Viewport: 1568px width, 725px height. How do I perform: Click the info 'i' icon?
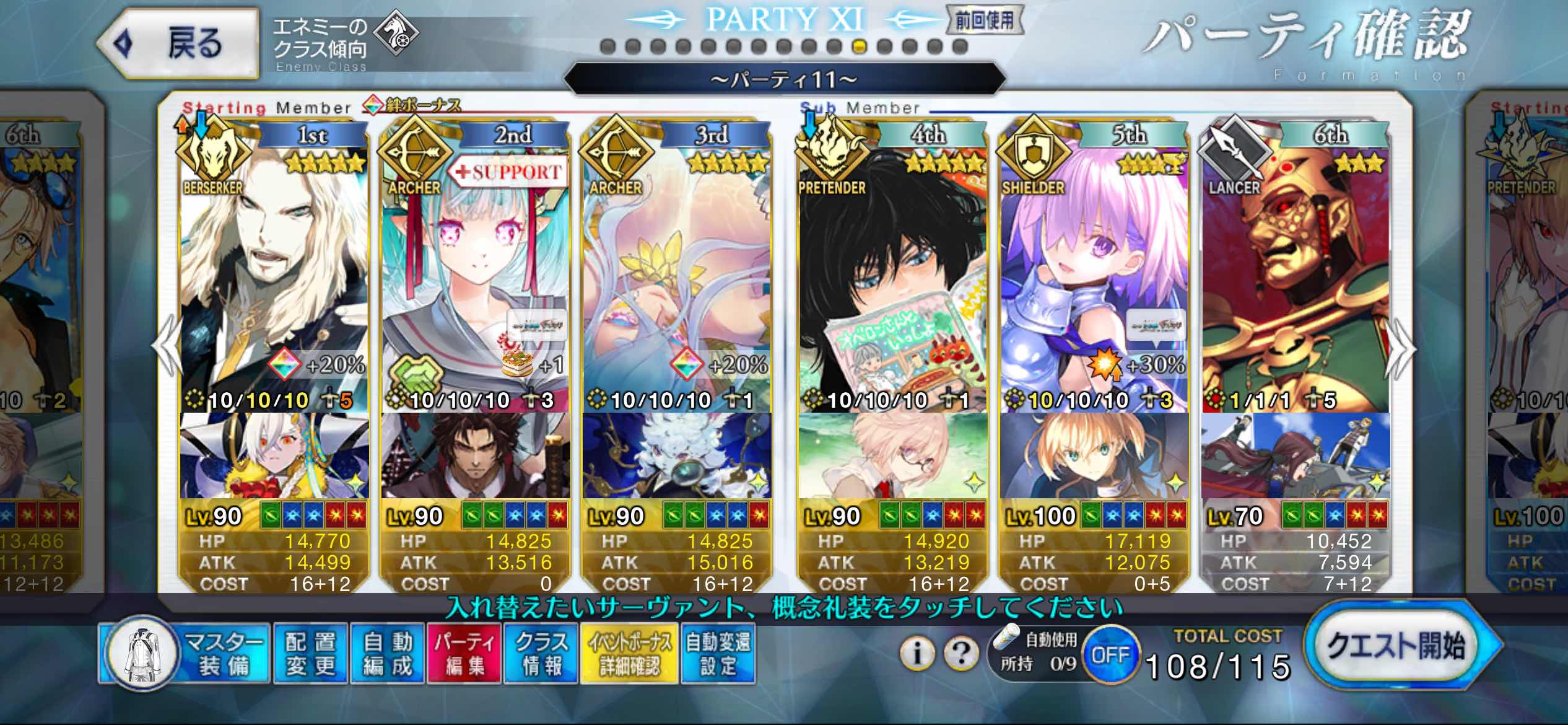pos(917,652)
